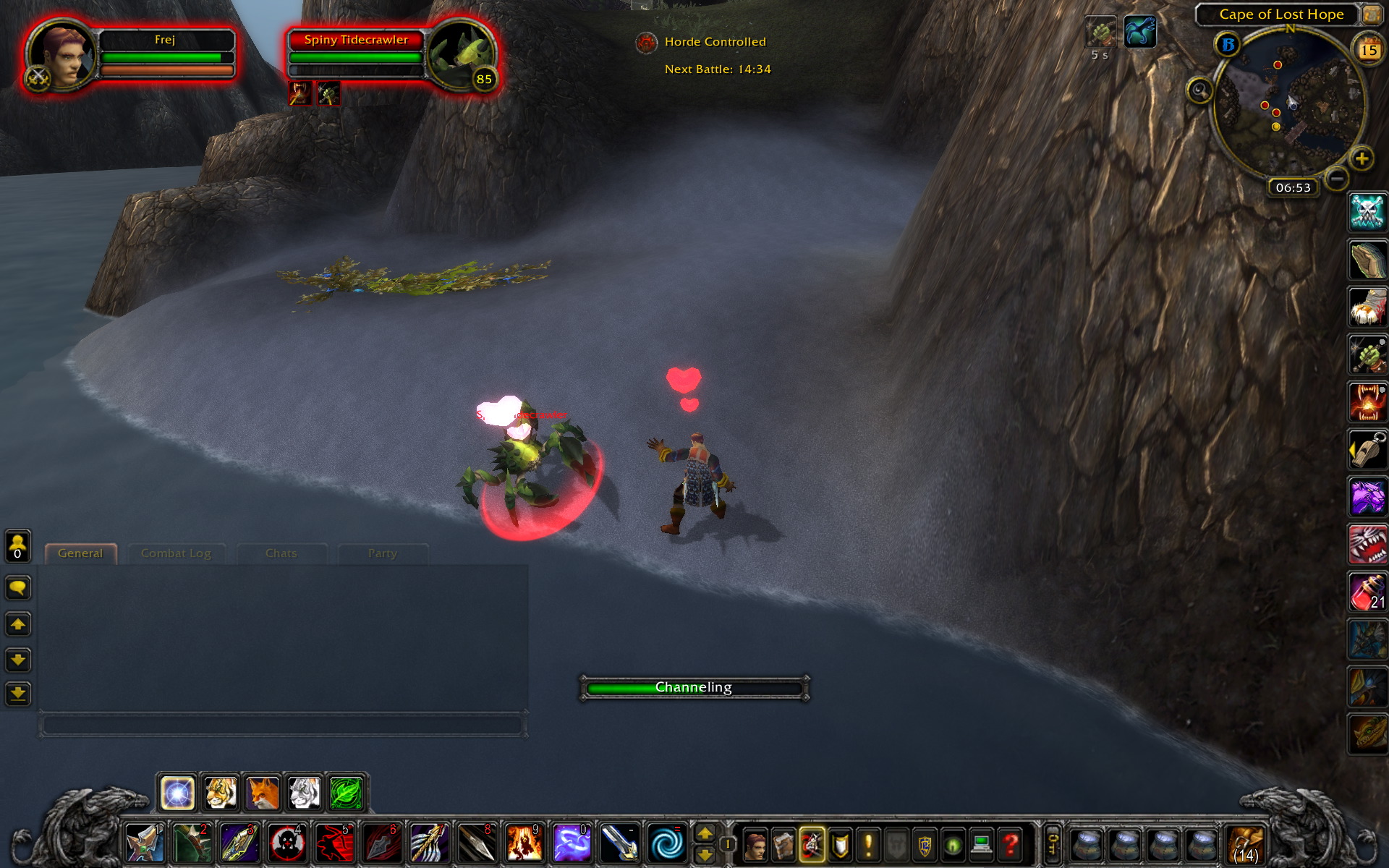This screenshot has width=1389, height=868.
Task: Use the red potion with 21 charges
Action: pyautogui.click(x=1367, y=592)
